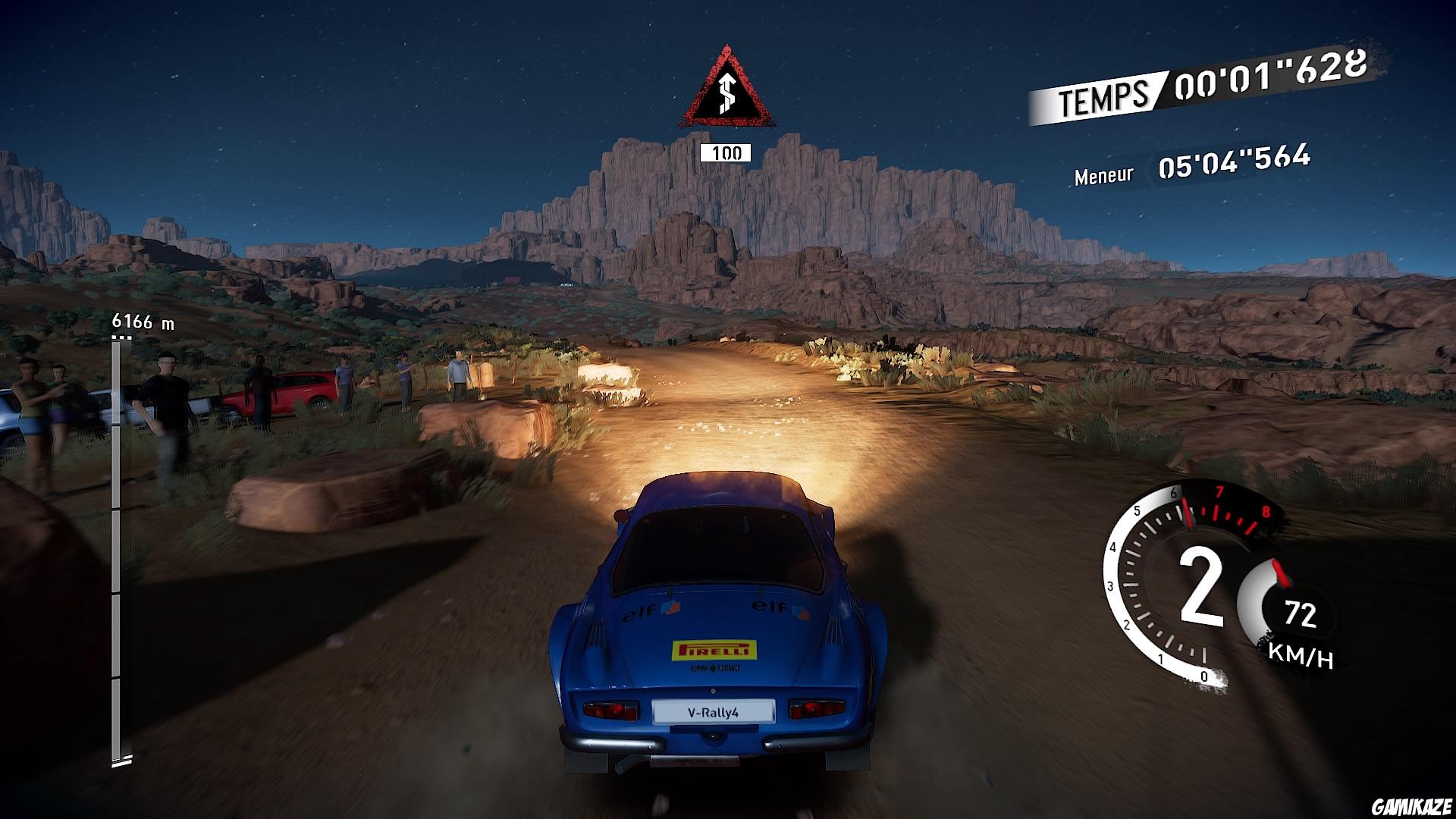Click the red spectator car beside the road
The width and height of the screenshot is (1456, 819).
[296, 388]
